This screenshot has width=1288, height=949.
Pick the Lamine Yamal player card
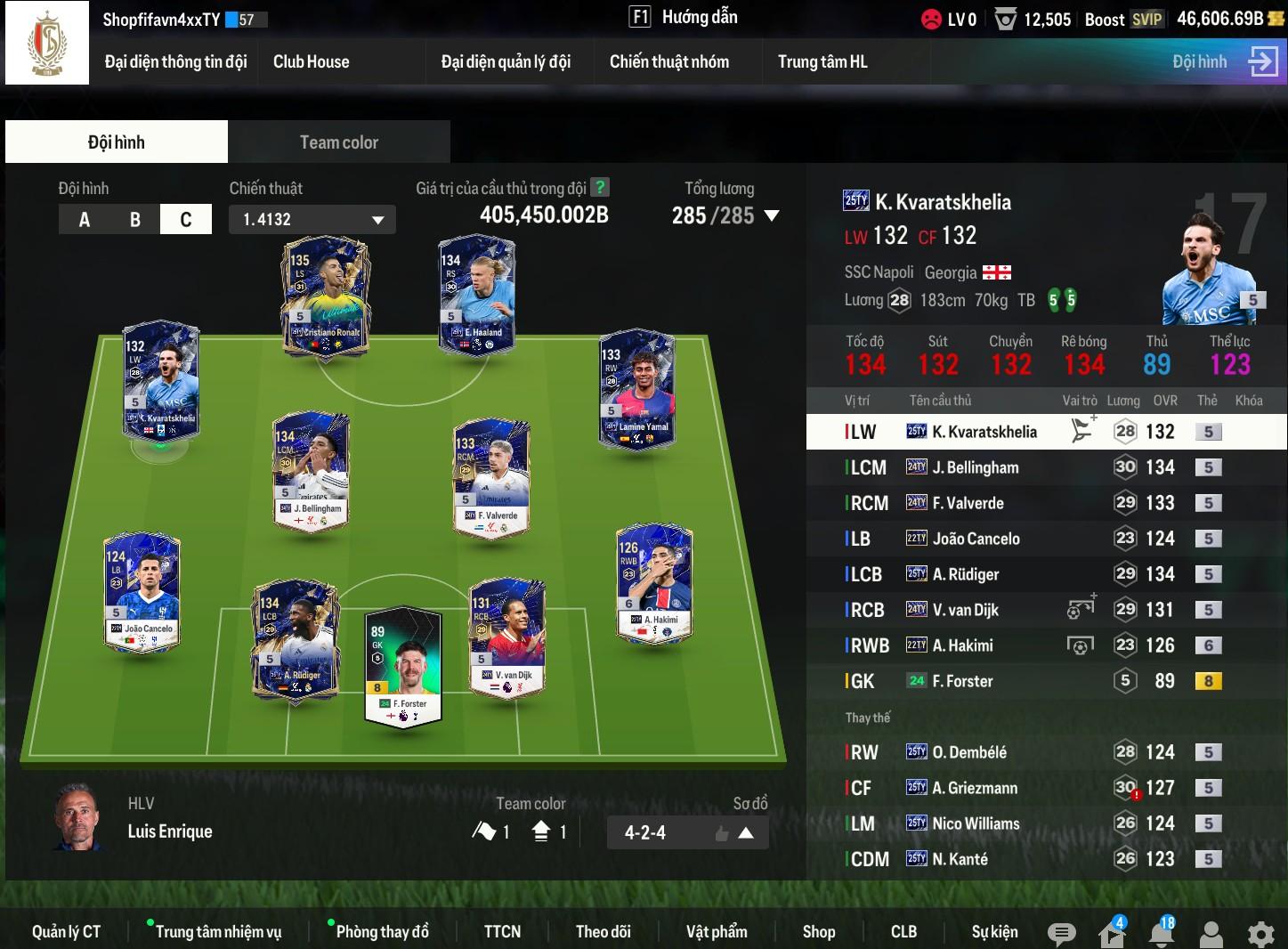pyautogui.click(x=636, y=390)
